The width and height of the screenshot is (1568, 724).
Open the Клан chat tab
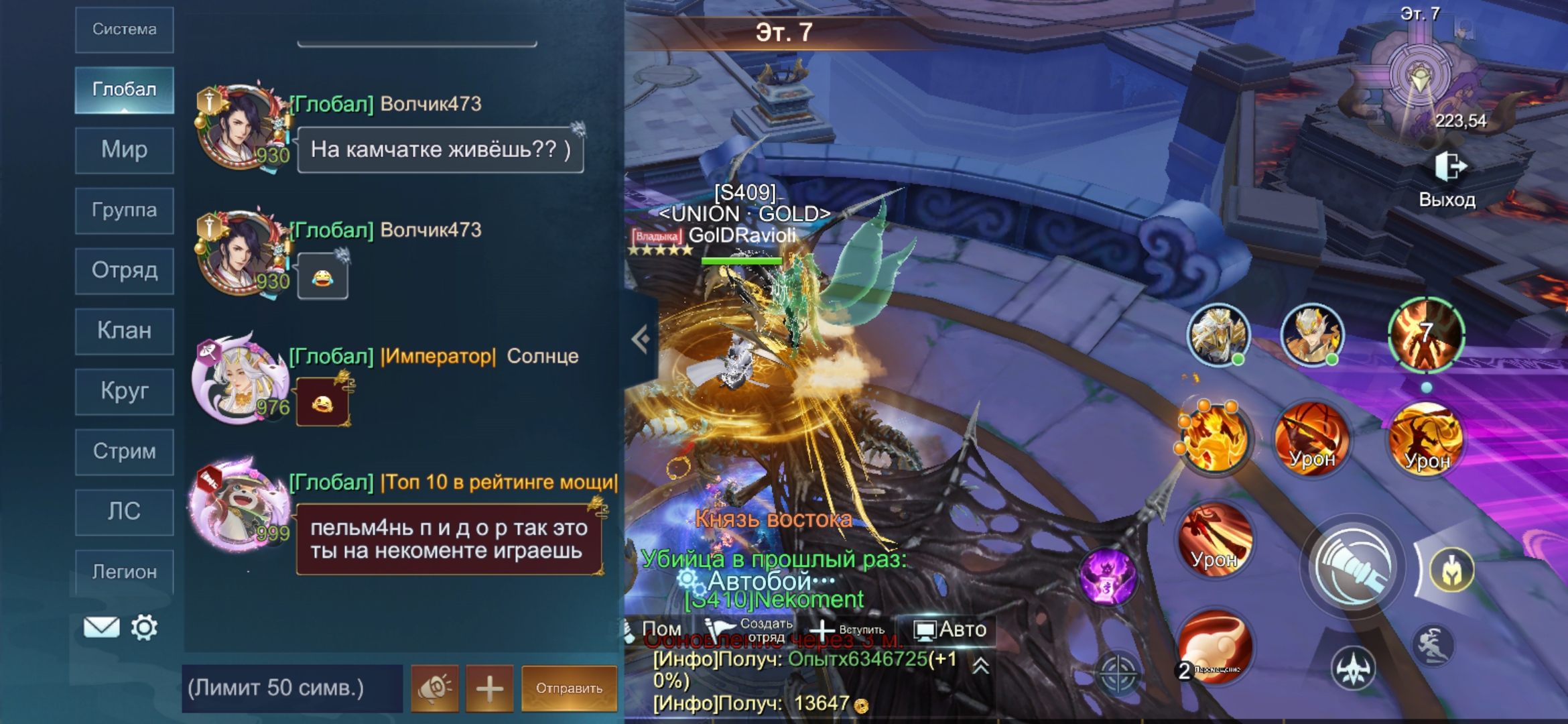tap(125, 330)
